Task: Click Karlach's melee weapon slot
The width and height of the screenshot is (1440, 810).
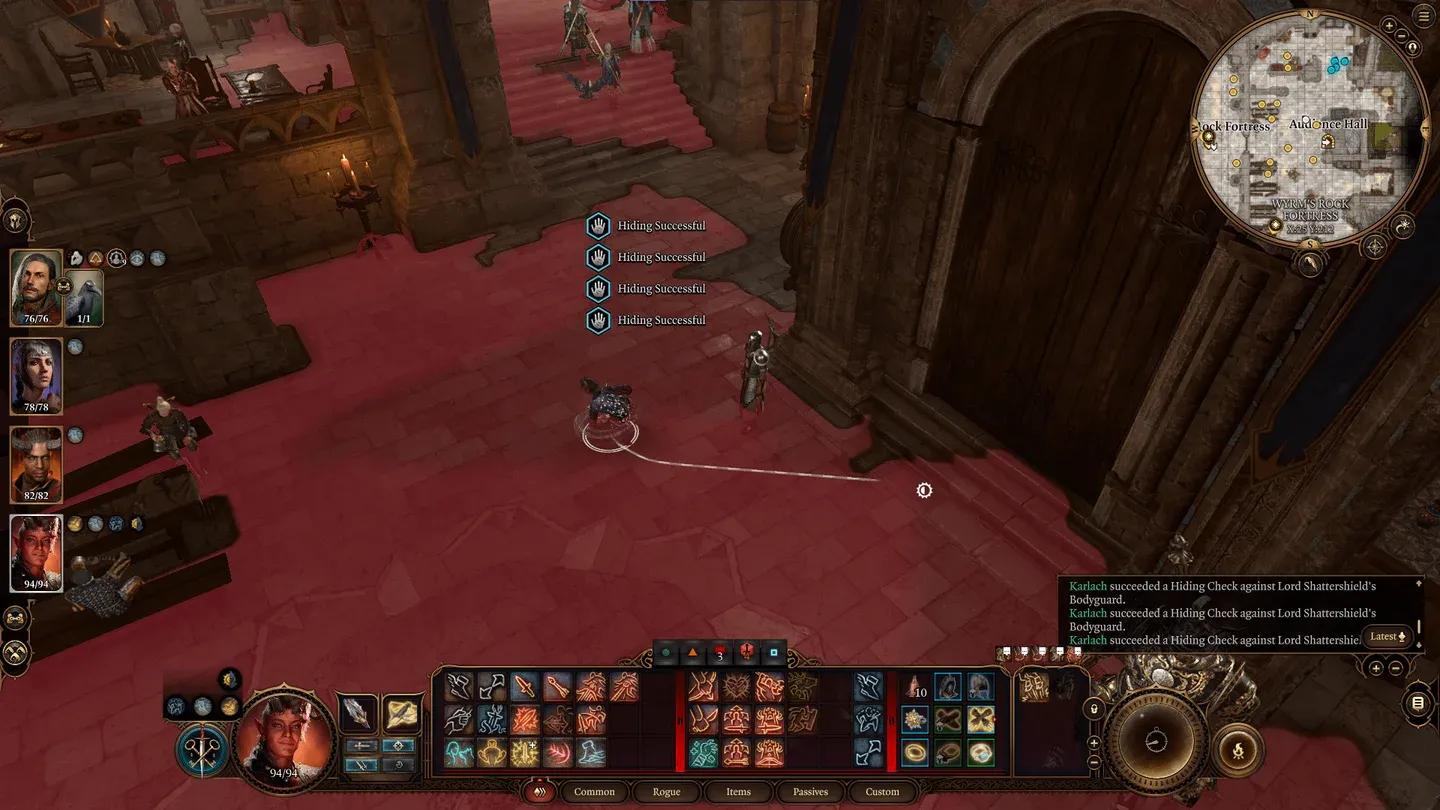Action: (356, 712)
